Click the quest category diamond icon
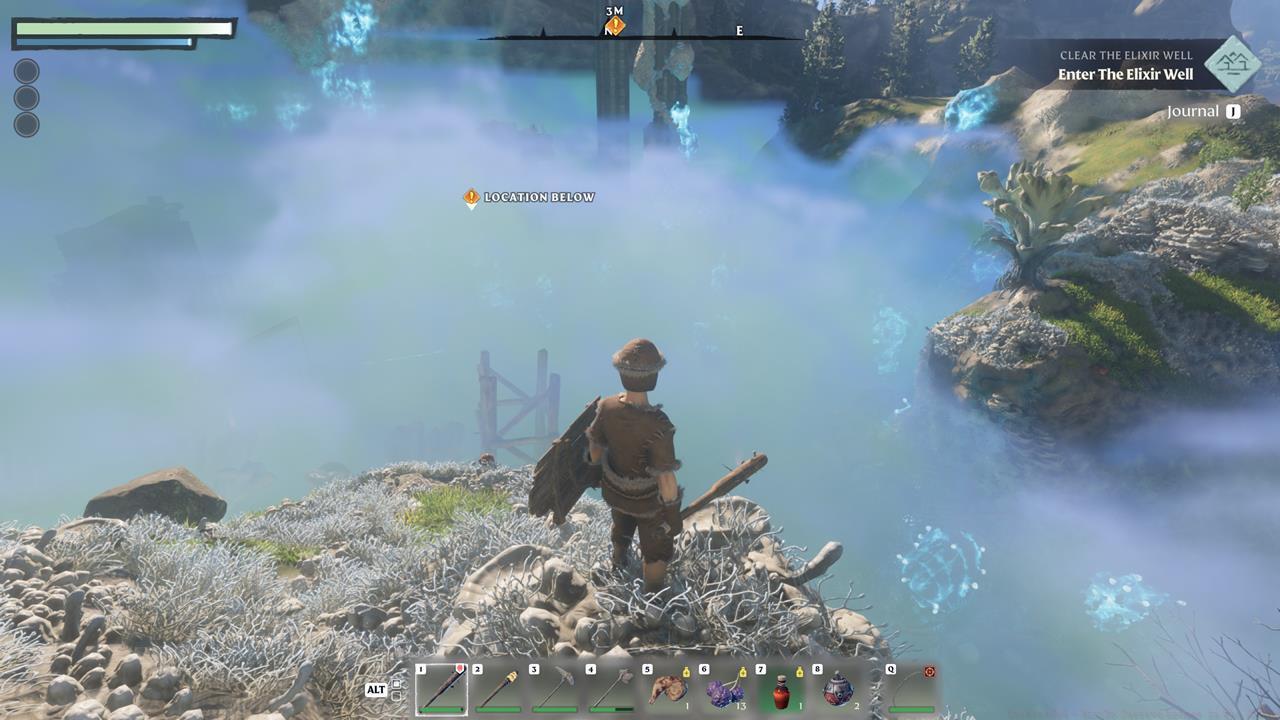 coord(1234,66)
